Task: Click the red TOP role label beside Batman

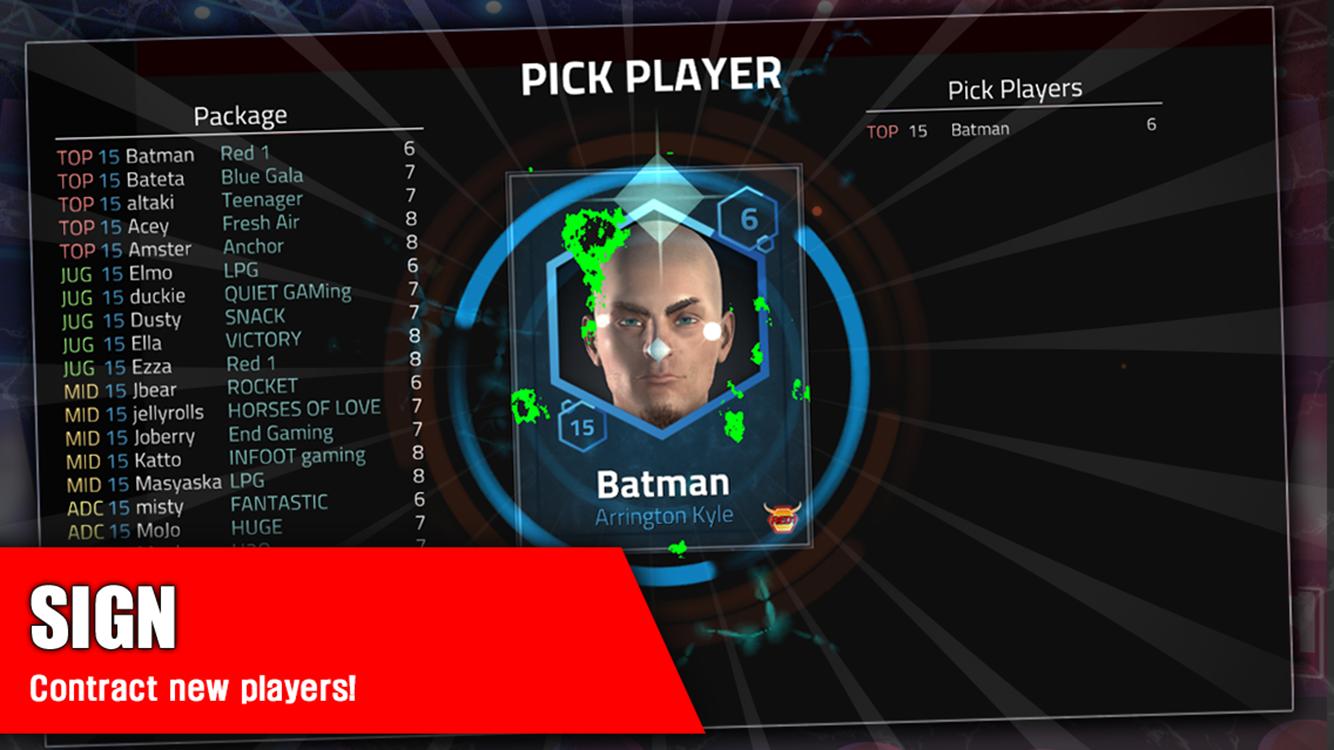Action: (75, 155)
